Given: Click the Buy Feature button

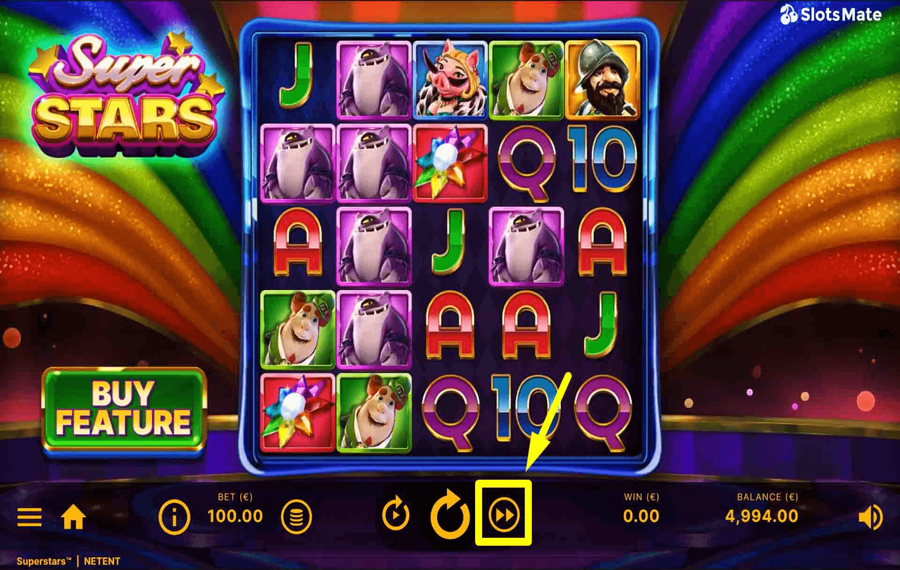Looking at the screenshot, I should tap(123, 409).
